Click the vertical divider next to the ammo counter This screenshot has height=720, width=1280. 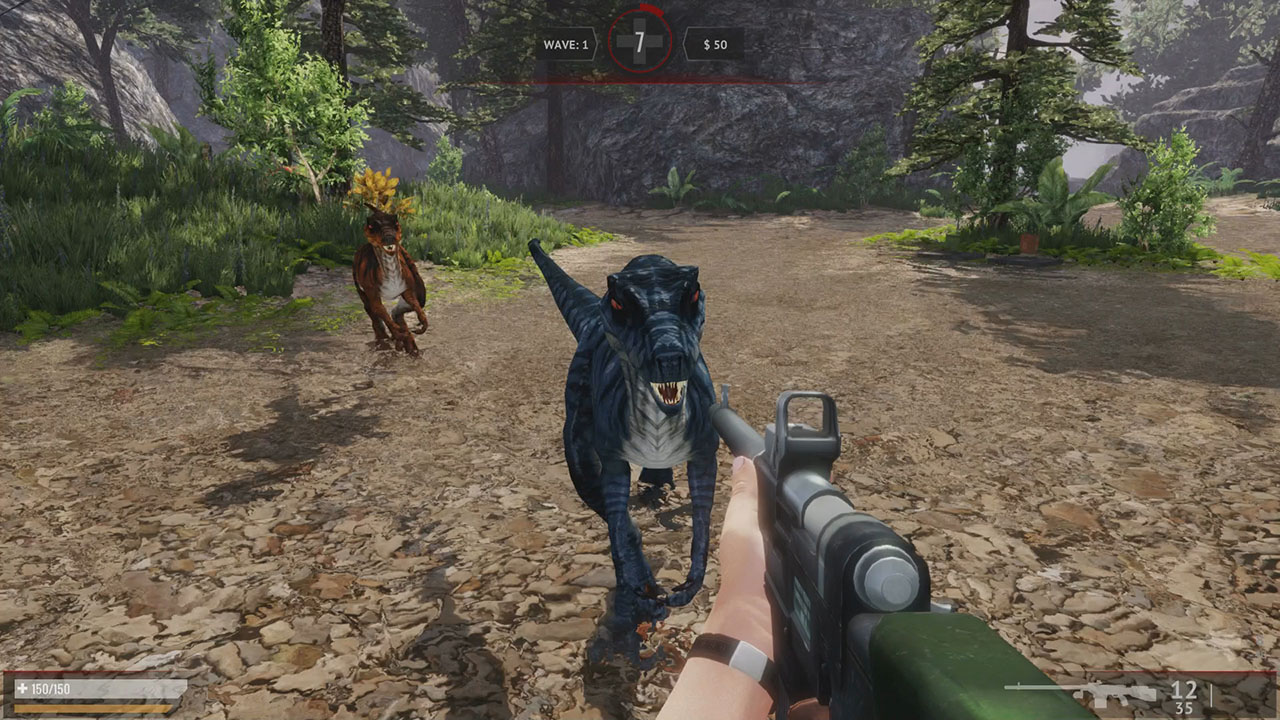click(x=1211, y=695)
